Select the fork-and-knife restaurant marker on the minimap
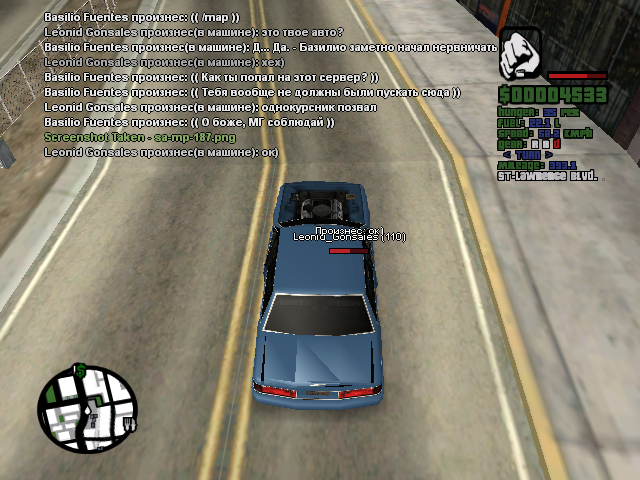Viewport: 640px width, 480px height. [x=129, y=424]
